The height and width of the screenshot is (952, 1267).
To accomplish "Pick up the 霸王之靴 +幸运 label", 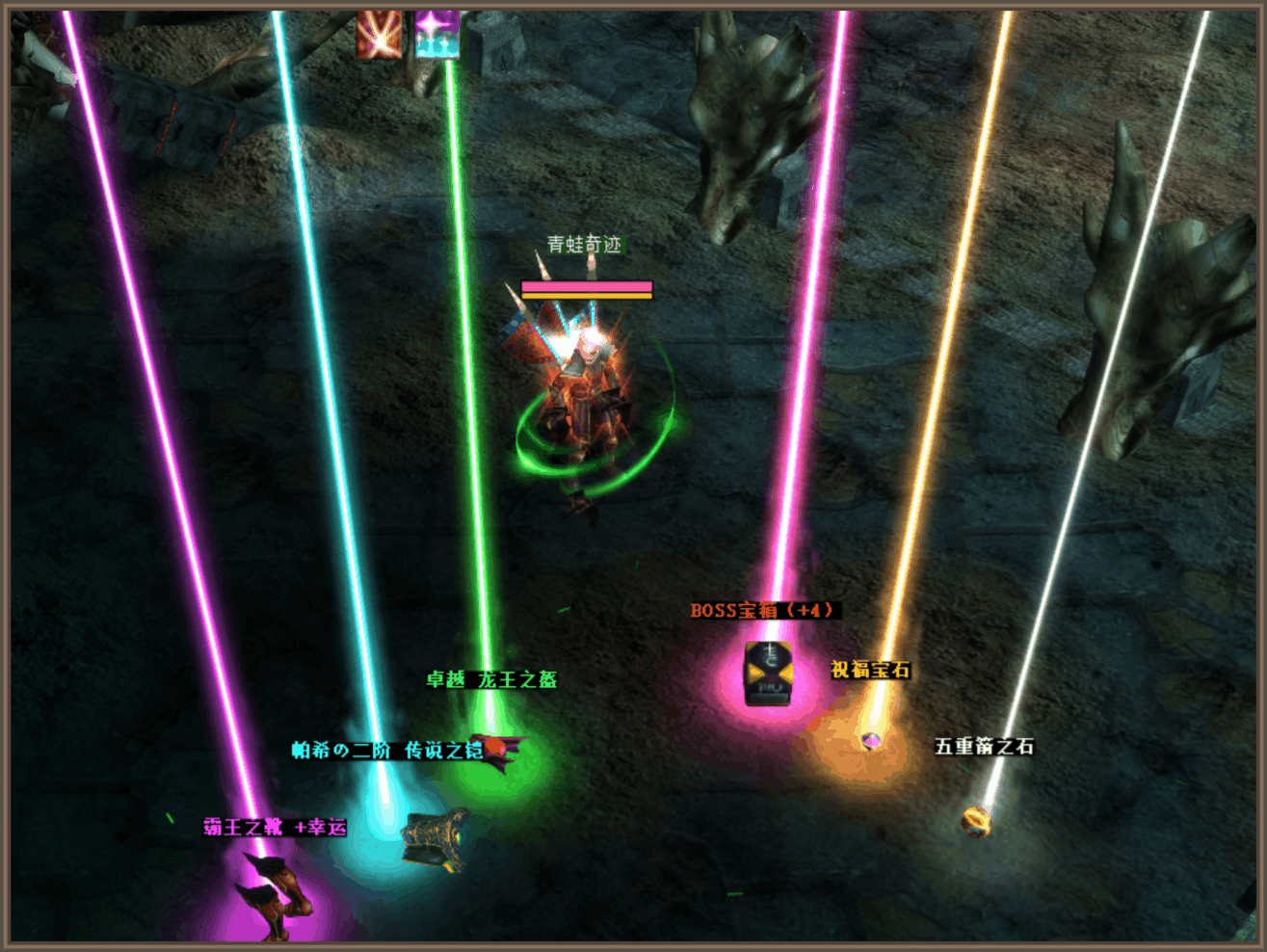I will pos(275,828).
